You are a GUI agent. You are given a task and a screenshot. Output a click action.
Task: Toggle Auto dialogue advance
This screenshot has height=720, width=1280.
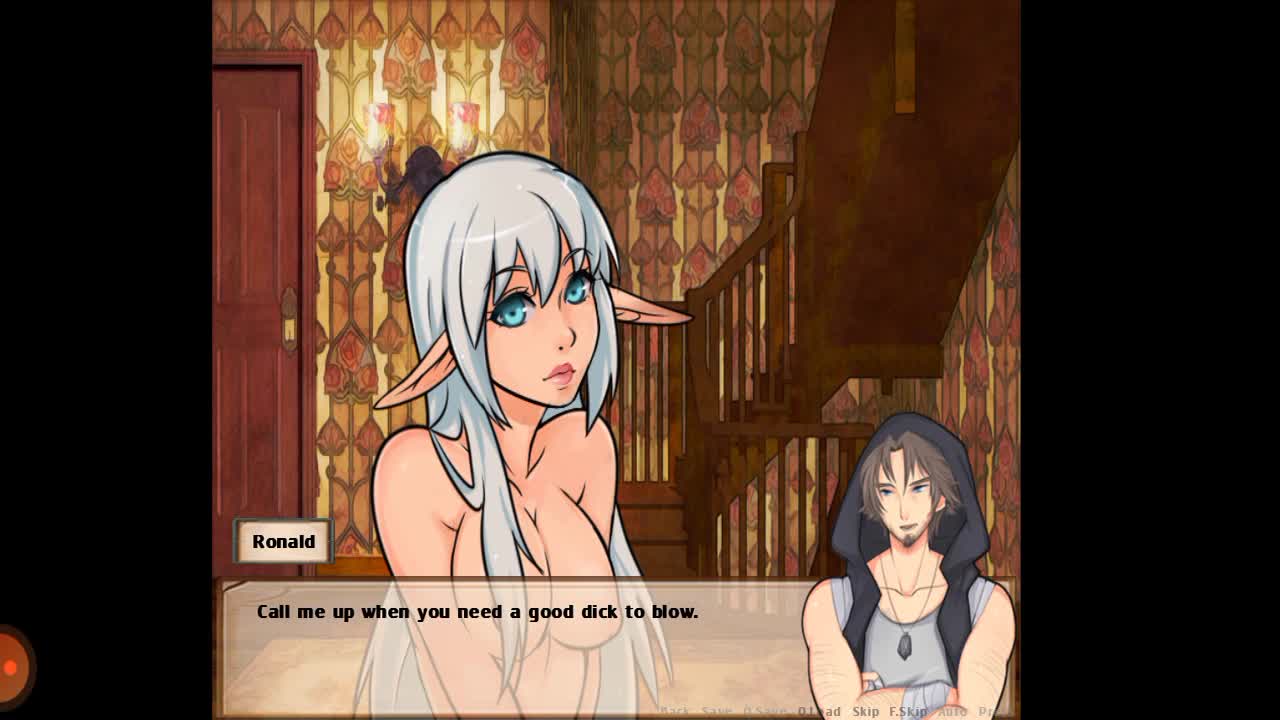[952, 711]
